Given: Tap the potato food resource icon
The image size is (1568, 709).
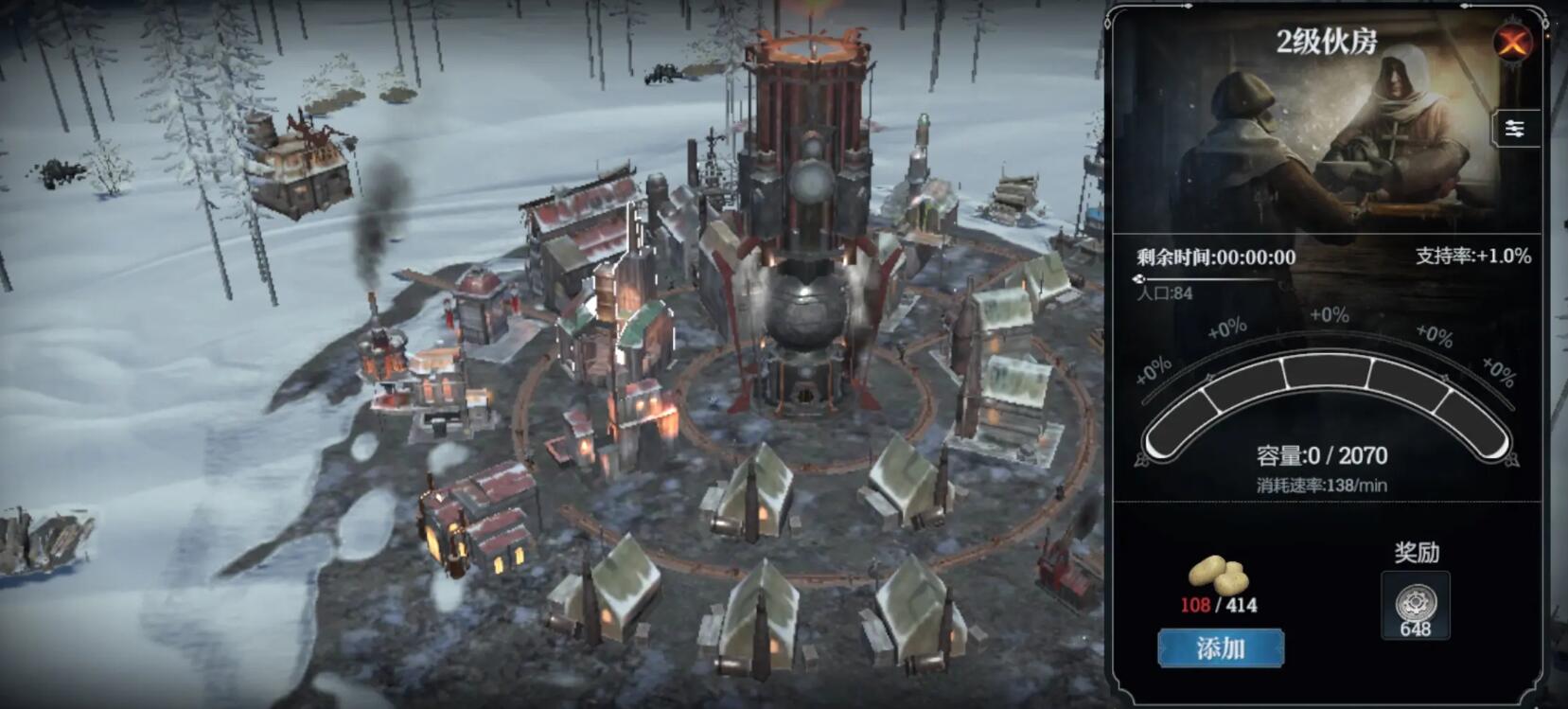Looking at the screenshot, I should (1218, 575).
